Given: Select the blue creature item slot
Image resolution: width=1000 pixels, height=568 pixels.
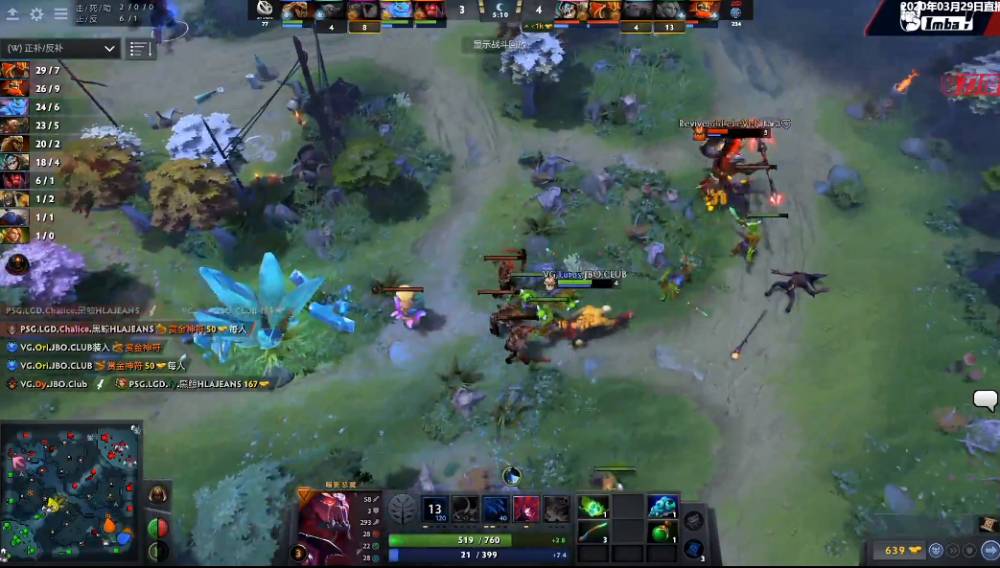Looking at the screenshot, I should pos(662,507).
